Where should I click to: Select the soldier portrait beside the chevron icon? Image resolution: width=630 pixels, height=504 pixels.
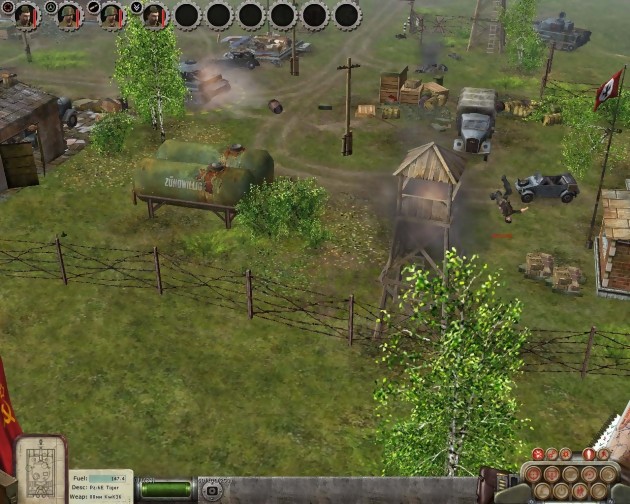[153, 16]
